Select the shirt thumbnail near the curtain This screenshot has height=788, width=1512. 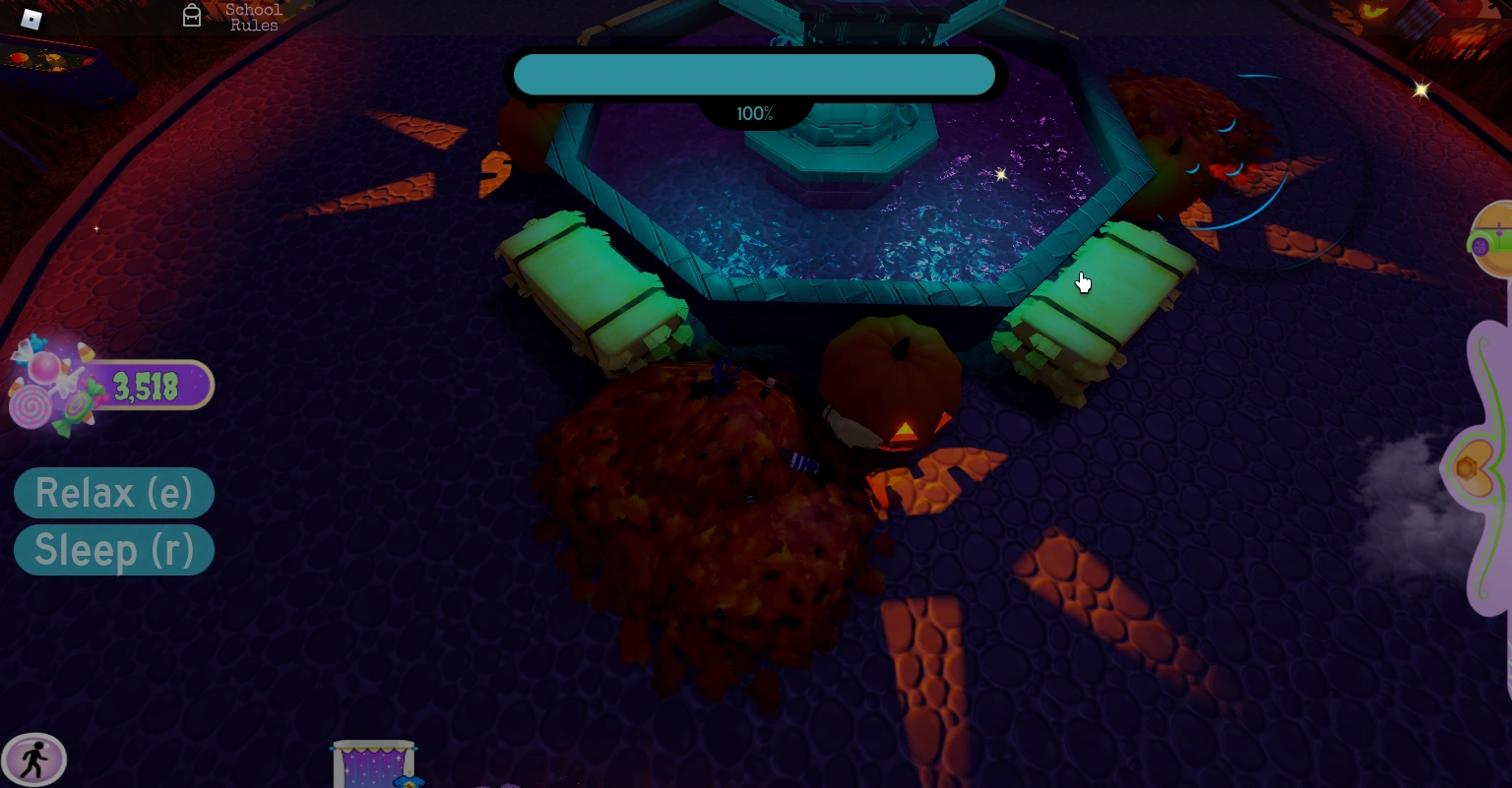point(410,784)
